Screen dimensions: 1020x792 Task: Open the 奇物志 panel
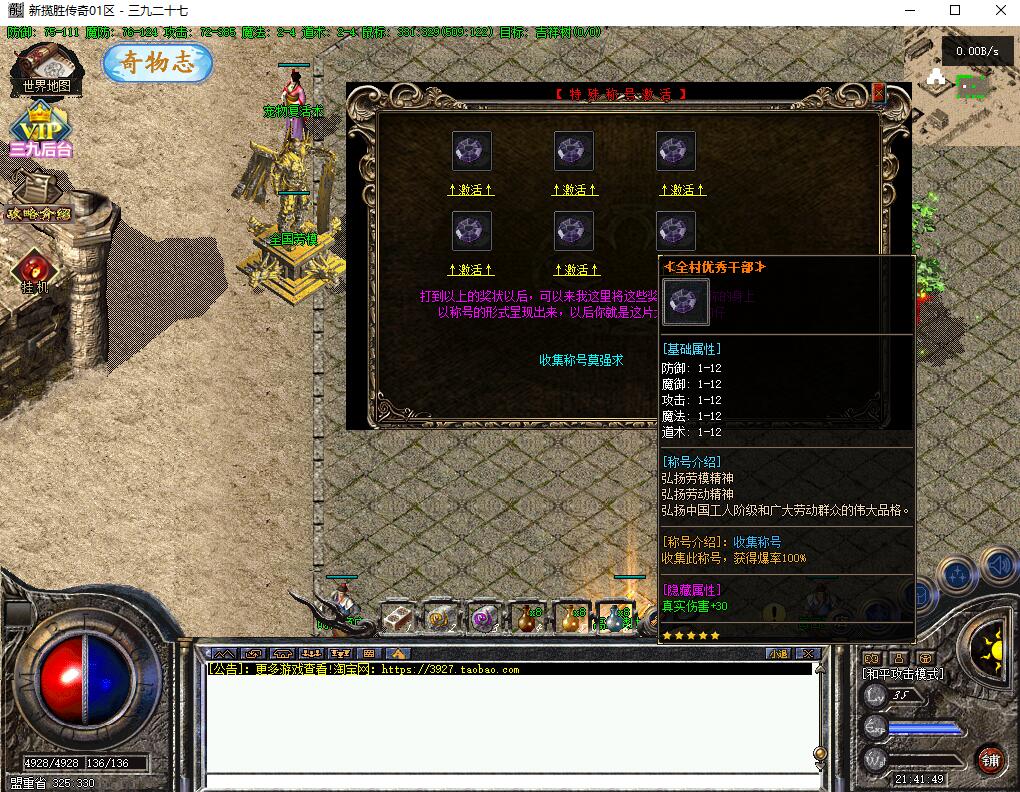click(x=158, y=63)
